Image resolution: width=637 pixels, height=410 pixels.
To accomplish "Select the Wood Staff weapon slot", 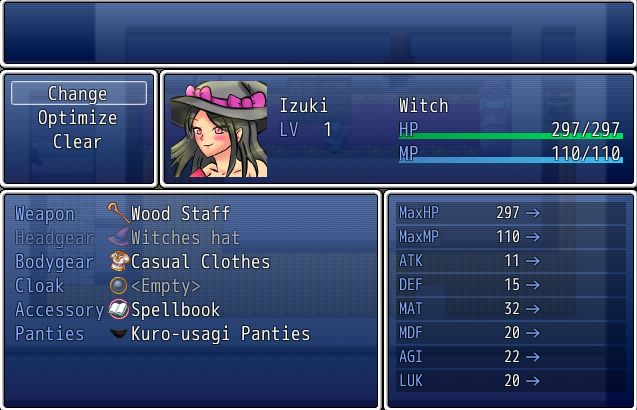I will (180, 214).
